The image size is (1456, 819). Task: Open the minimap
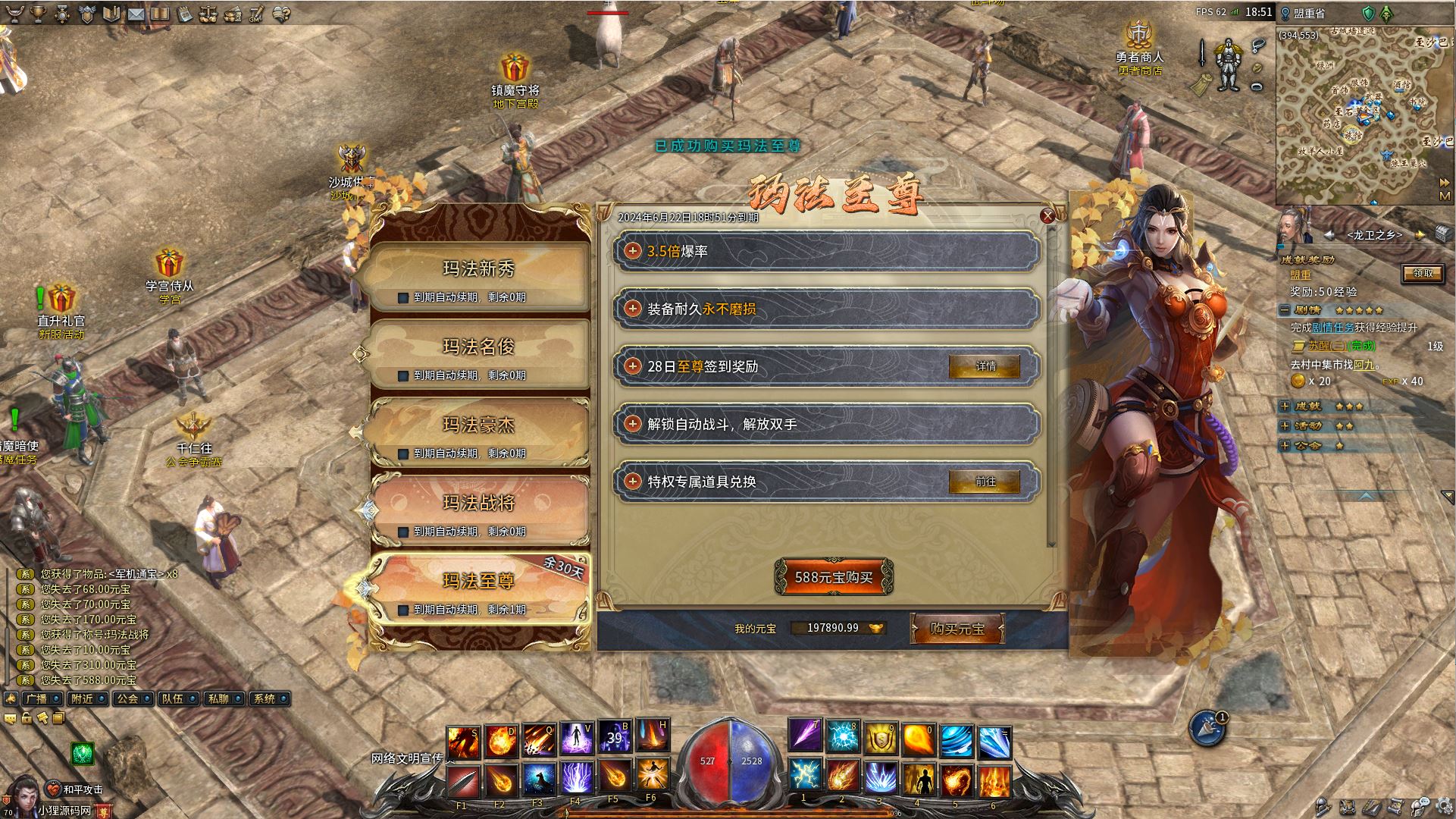coord(1445,196)
